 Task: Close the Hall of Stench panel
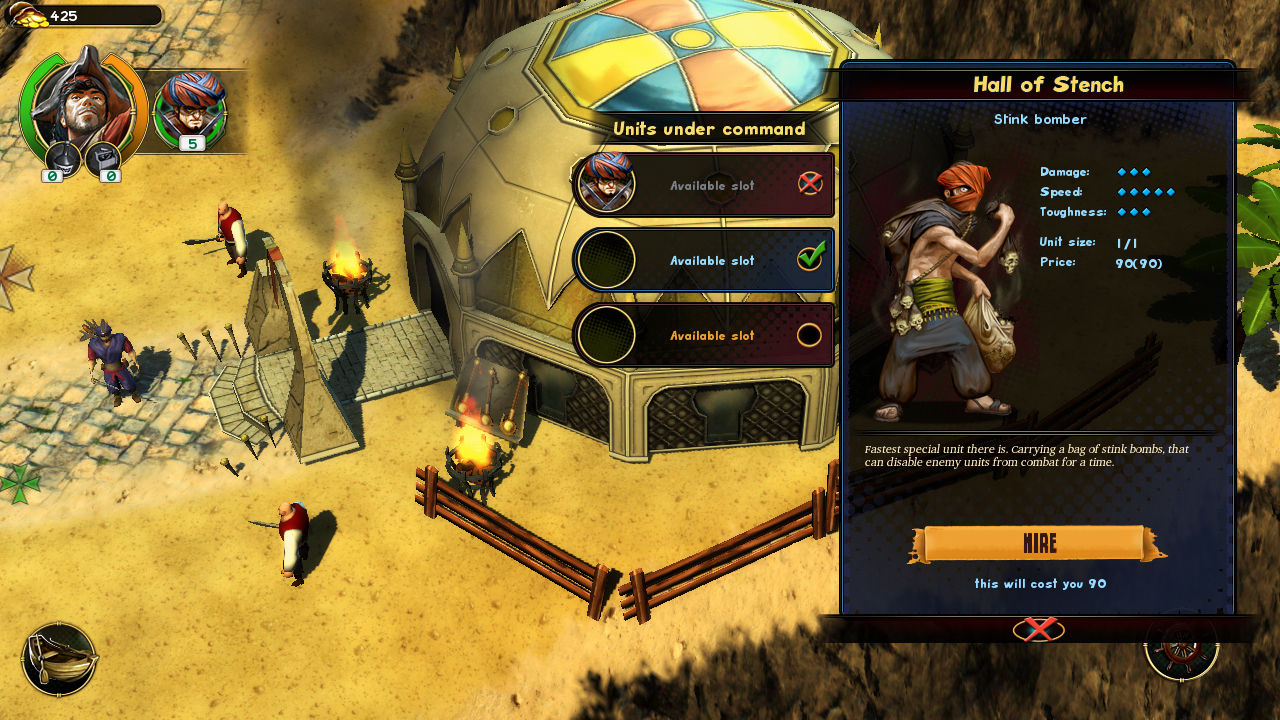1040,629
